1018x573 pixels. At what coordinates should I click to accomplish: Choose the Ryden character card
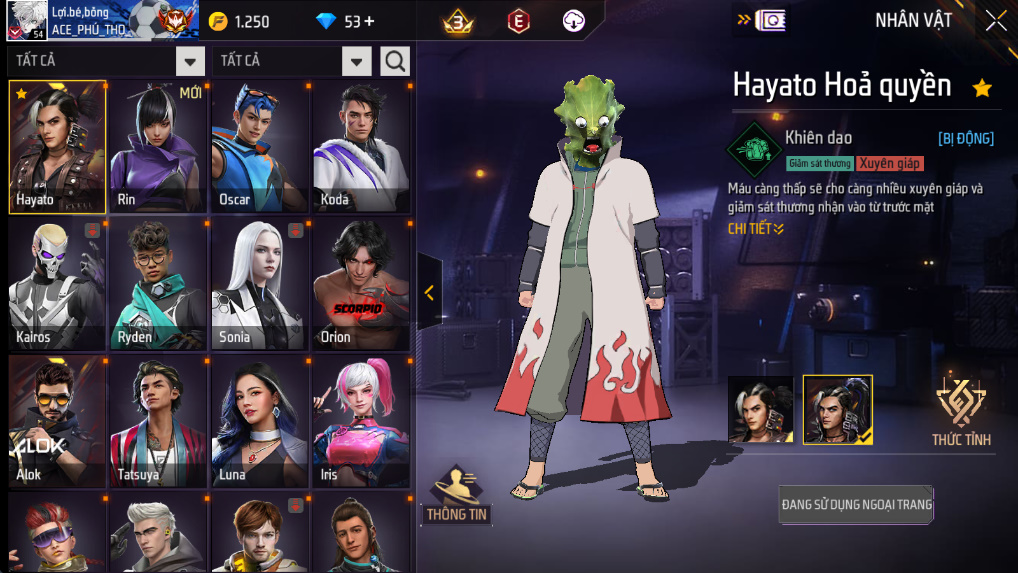tap(158, 285)
